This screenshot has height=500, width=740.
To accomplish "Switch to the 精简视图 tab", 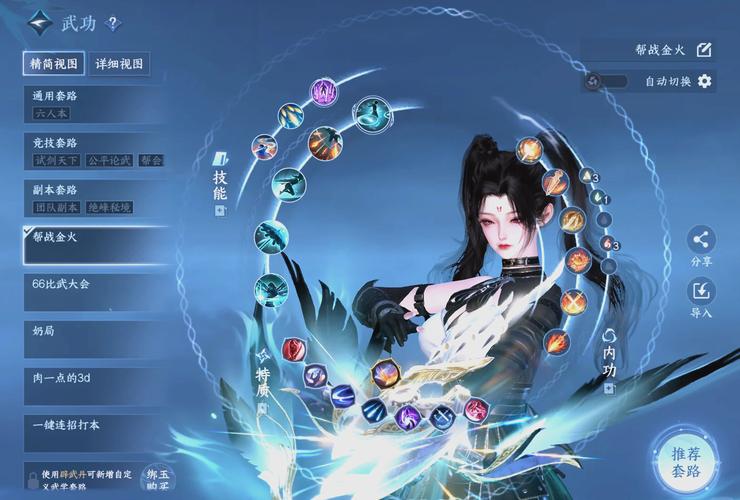I will [x=54, y=64].
